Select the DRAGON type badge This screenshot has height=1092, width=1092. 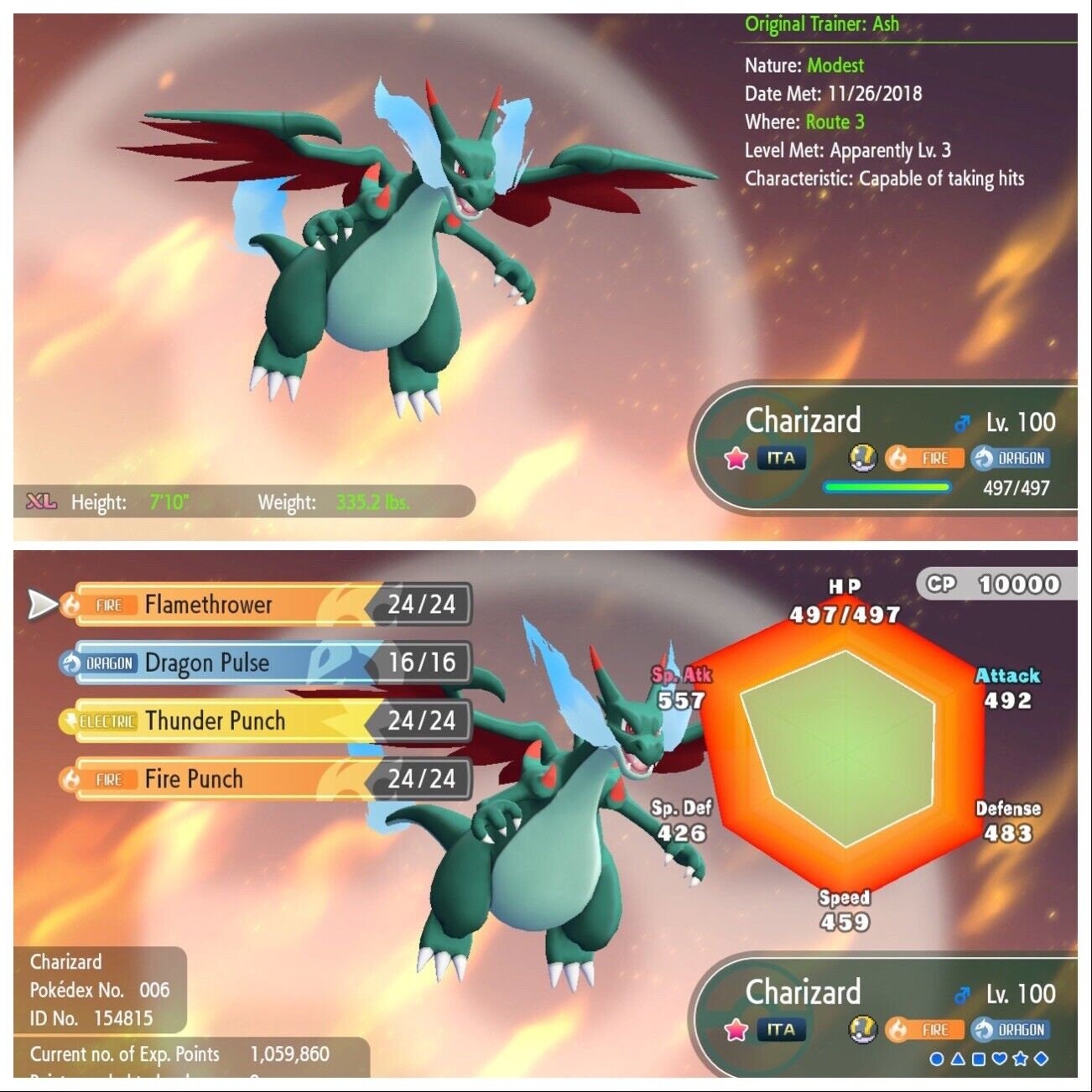tap(1010, 458)
